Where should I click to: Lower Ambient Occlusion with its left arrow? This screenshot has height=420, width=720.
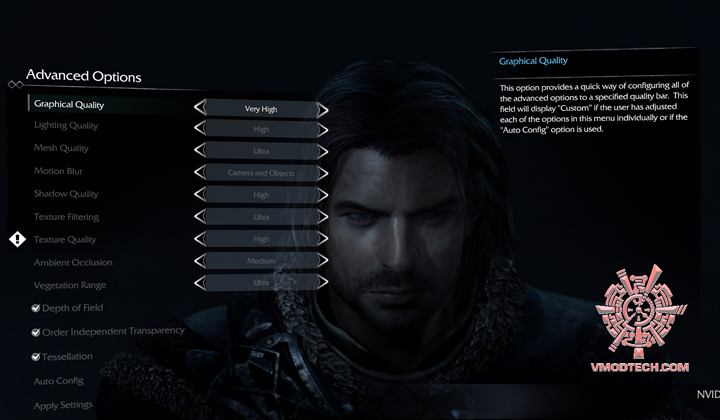(x=199, y=261)
